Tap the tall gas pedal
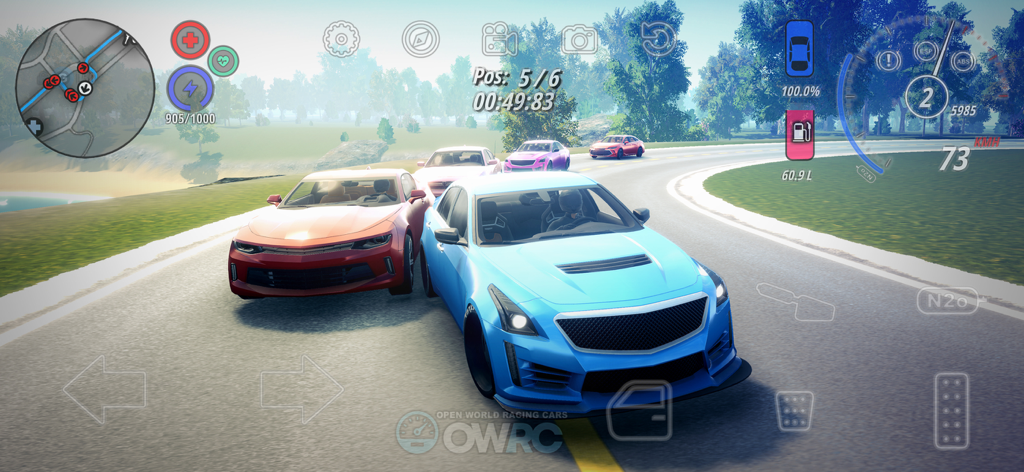Image resolution: width=1024 pixels, height=472 pixels. pos(951,410)
